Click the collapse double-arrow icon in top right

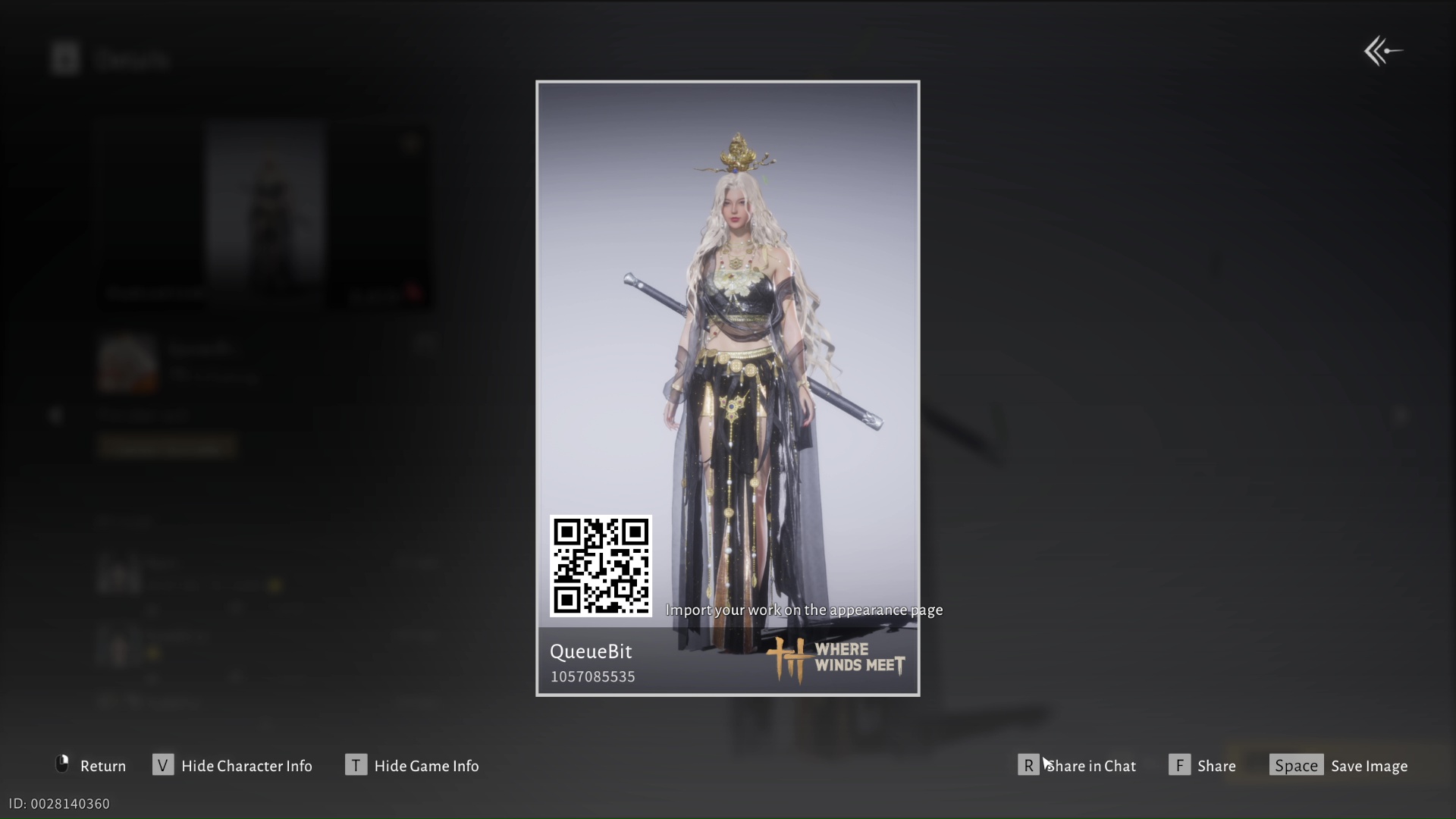1382,50
